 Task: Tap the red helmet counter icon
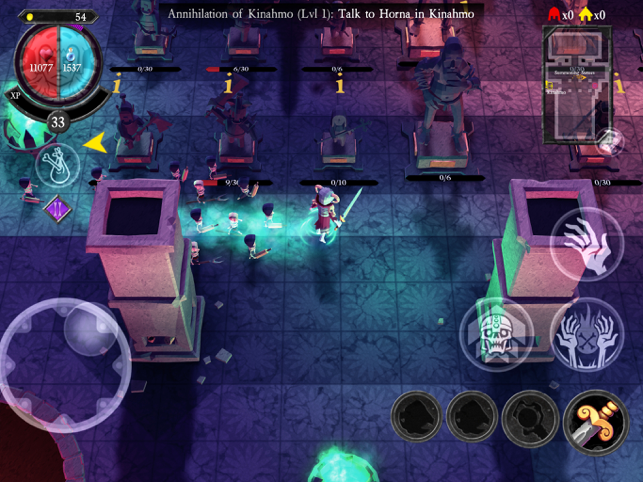tap(552, 14)
